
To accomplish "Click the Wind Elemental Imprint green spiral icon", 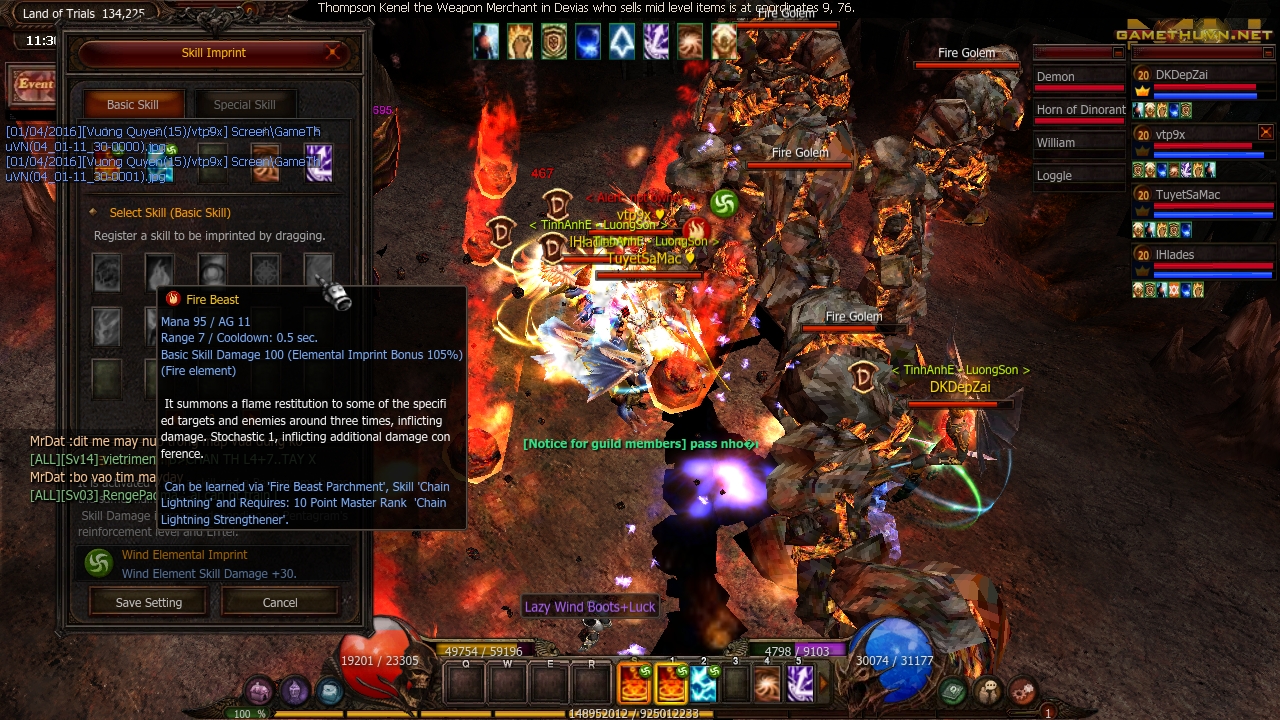I will 97,563.
